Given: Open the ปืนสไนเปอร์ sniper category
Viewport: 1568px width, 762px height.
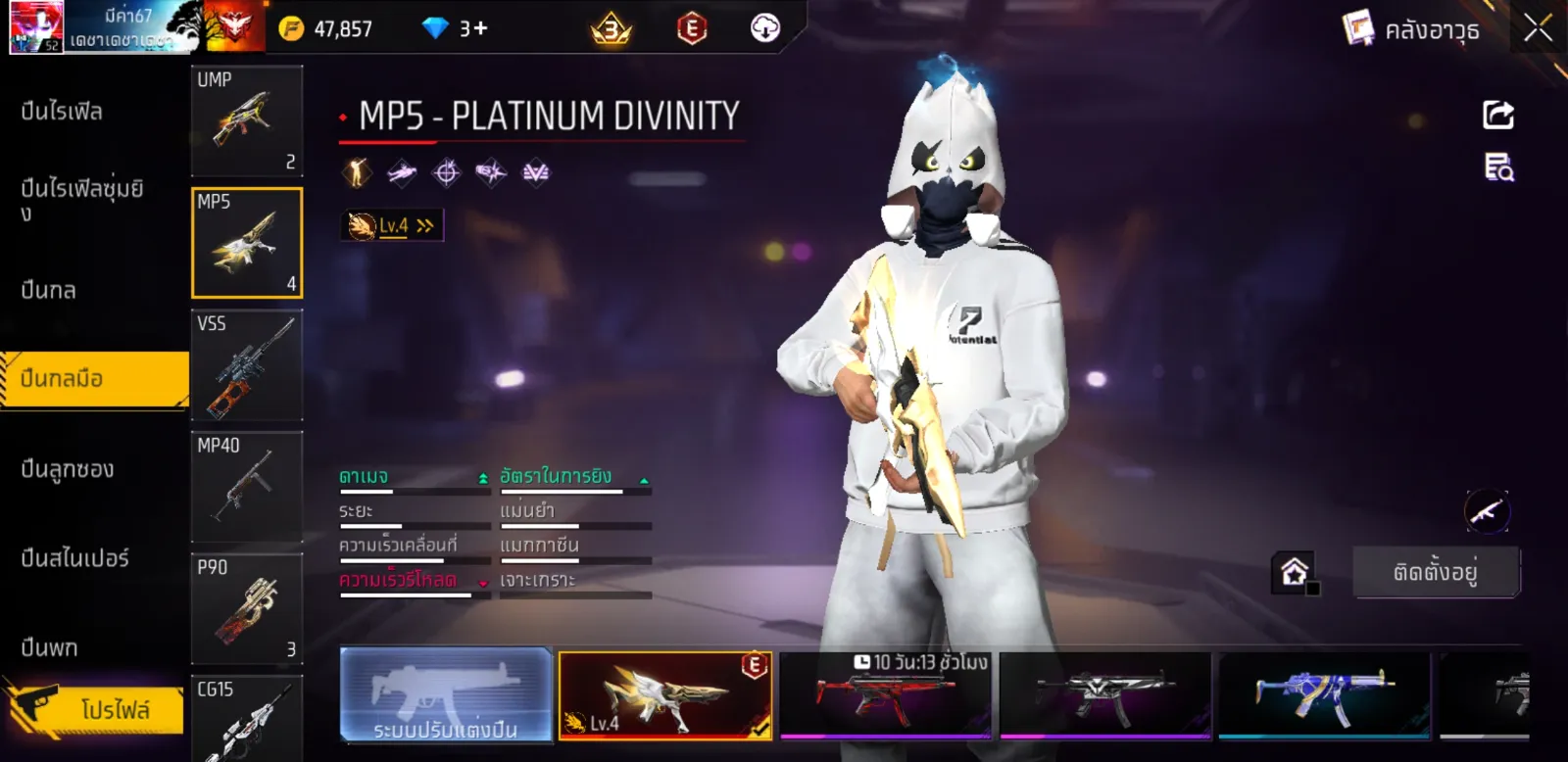Looking at the screenshot, I should (x=75, y=558).
